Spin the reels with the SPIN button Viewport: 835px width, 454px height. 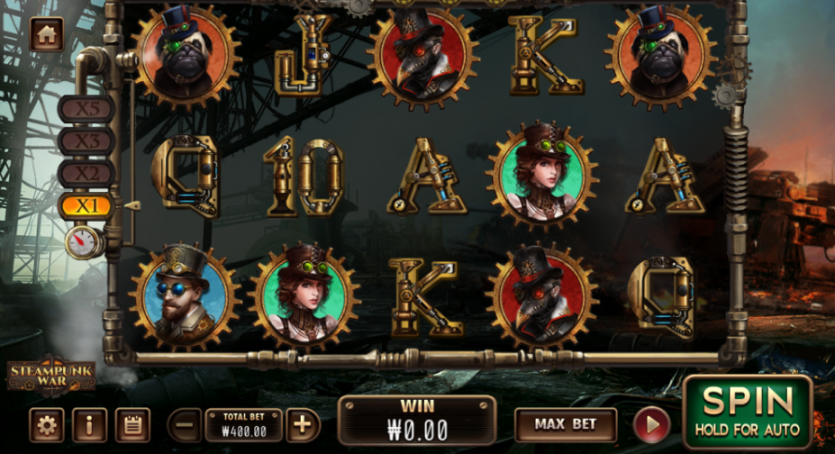[x=748, y=412]
